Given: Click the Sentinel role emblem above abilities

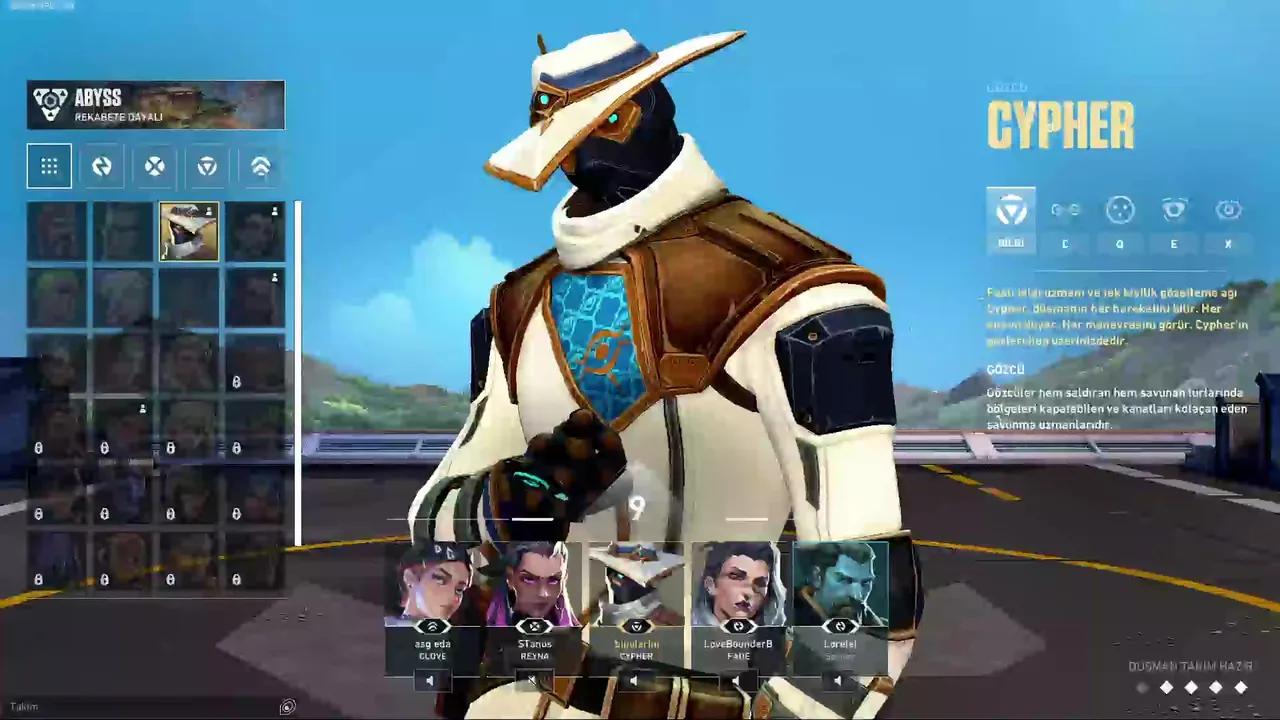Looking at the screenshot, I should (x=1011, y=210).
